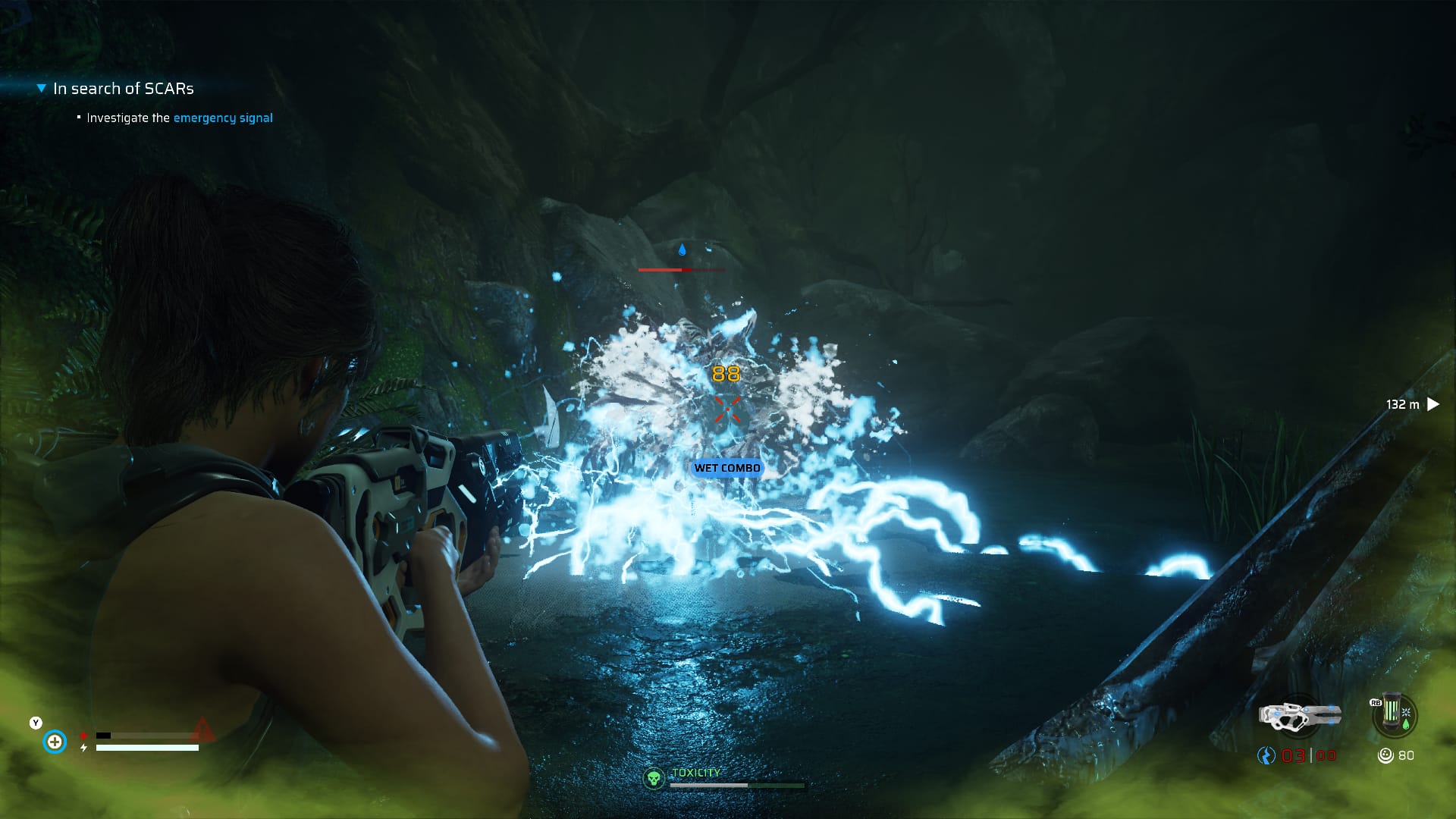
Task: Click the 132 m waypoint arrow
Action: point(1432,404)
